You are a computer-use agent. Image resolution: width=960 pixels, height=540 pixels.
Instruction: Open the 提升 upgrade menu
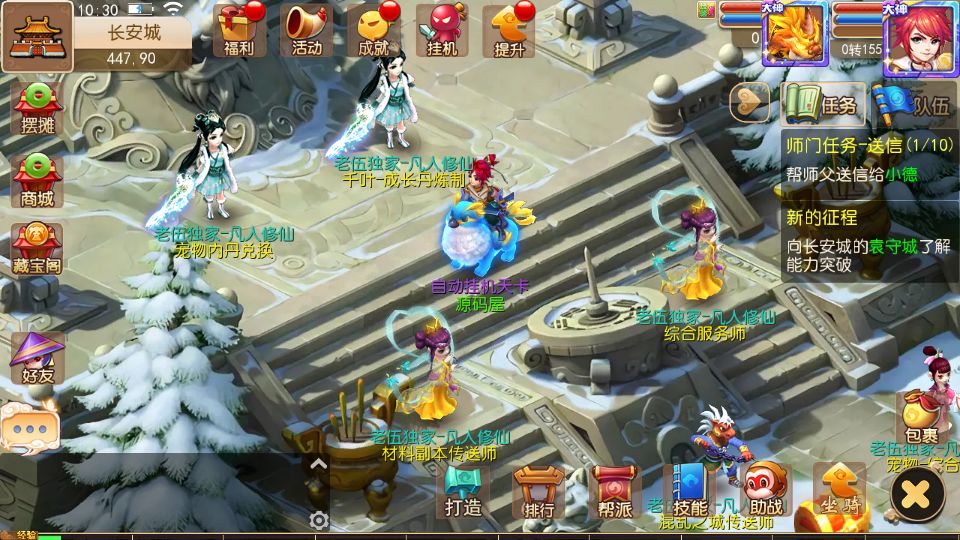[x=509, y=29]
